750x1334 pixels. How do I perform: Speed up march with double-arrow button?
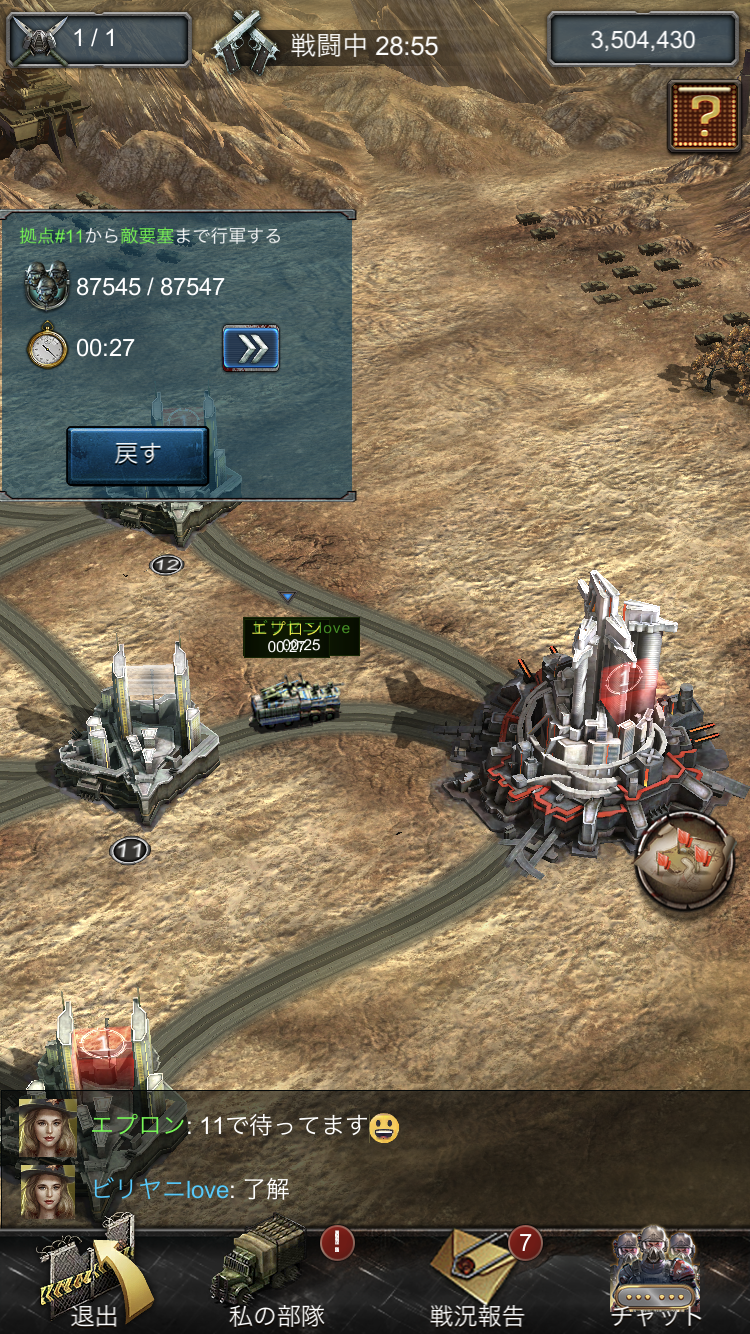tap(250, 348)
